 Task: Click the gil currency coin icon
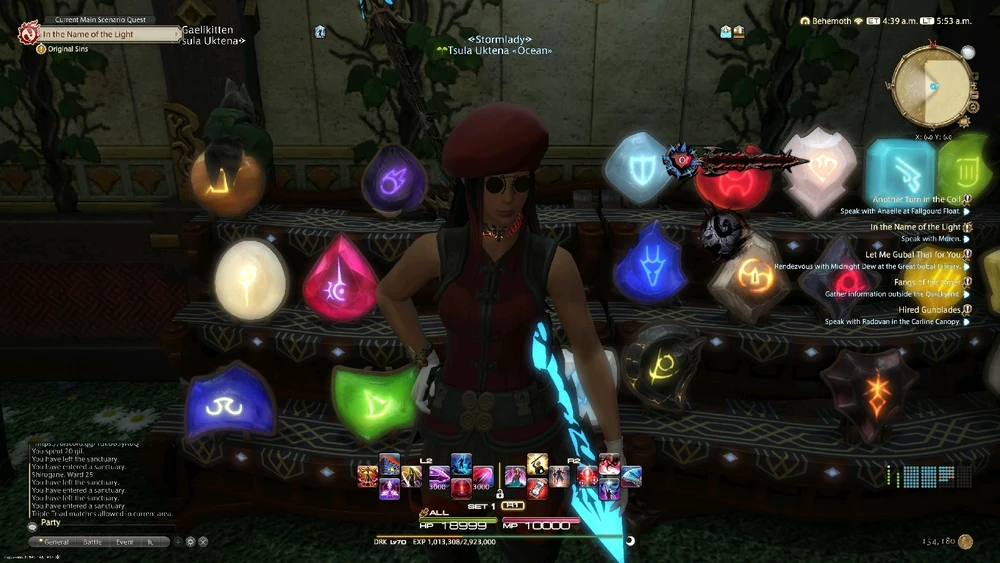(x=965, y=541)
